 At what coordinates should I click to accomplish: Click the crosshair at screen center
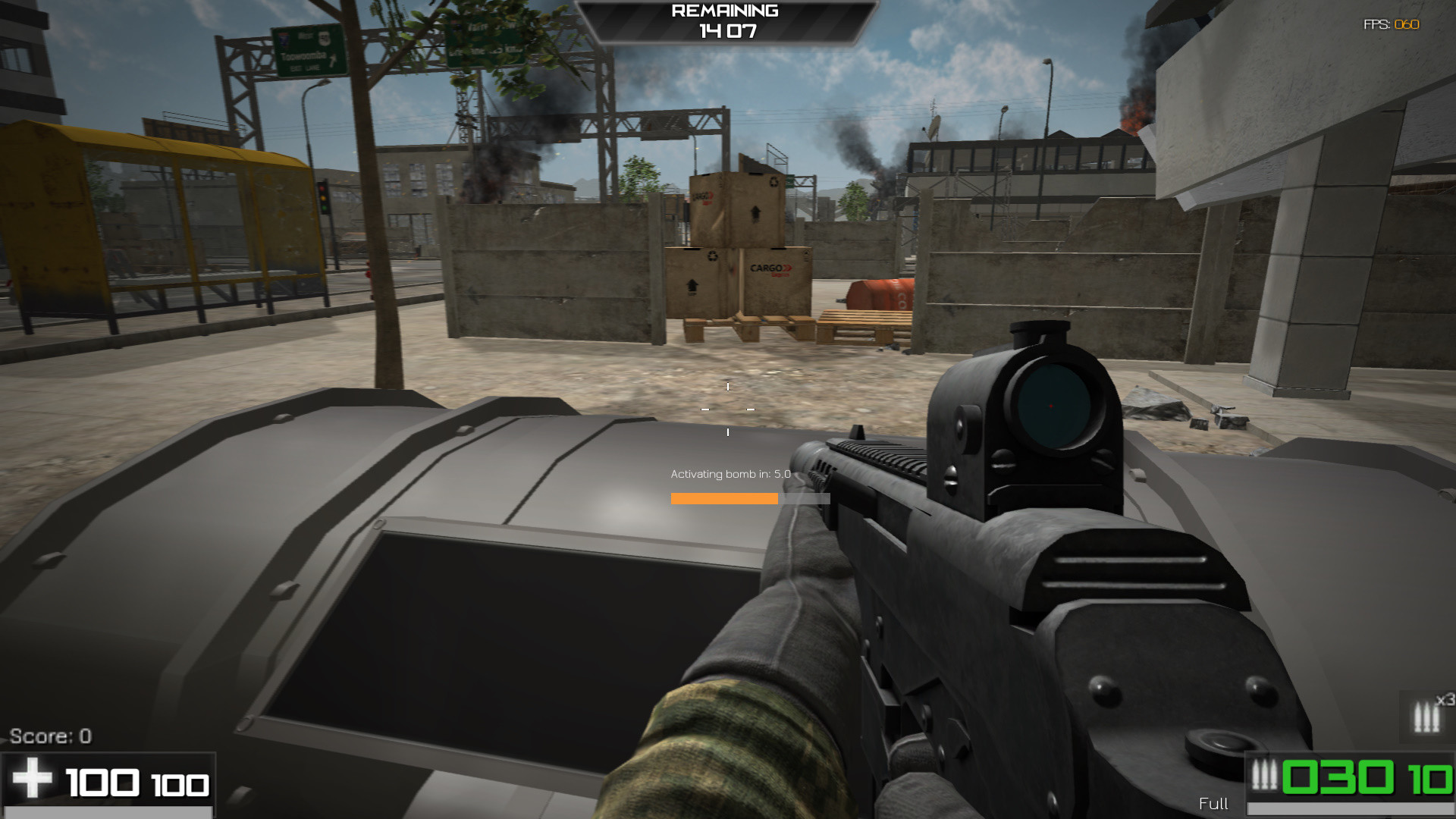(728, 409)
